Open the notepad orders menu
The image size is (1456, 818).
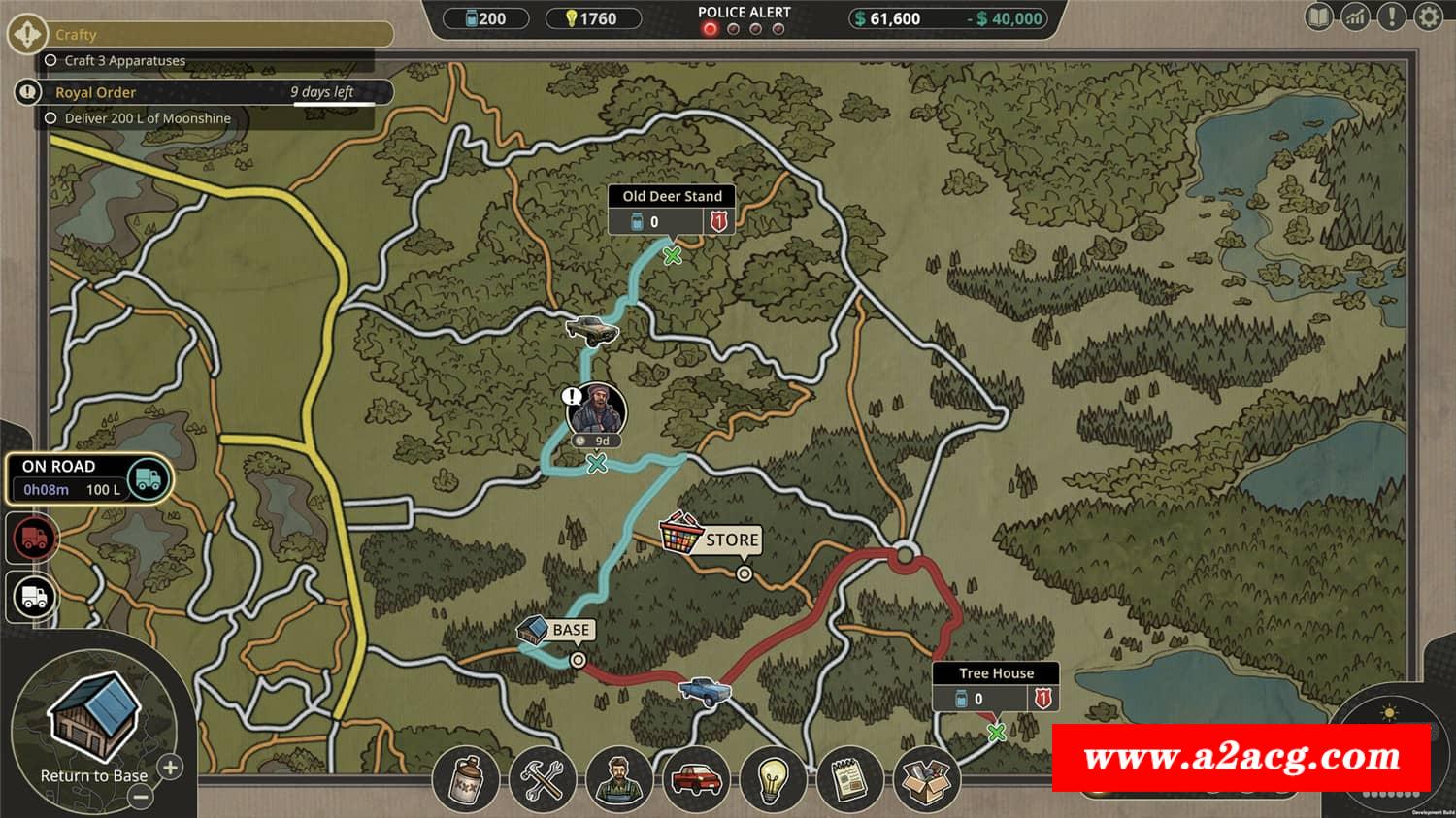pos(848,779)
